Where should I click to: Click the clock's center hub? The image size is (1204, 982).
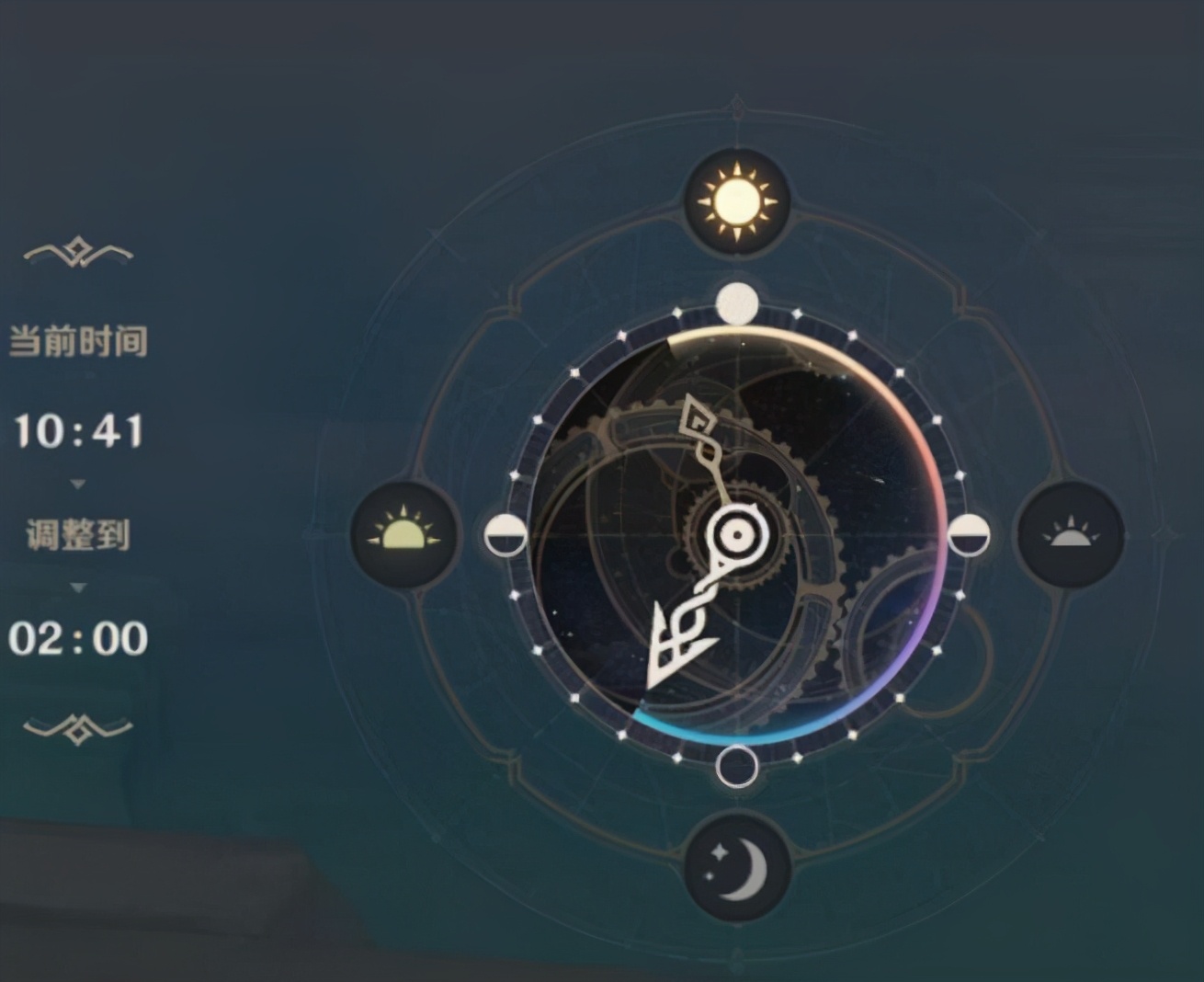click(x=737, y=534)
